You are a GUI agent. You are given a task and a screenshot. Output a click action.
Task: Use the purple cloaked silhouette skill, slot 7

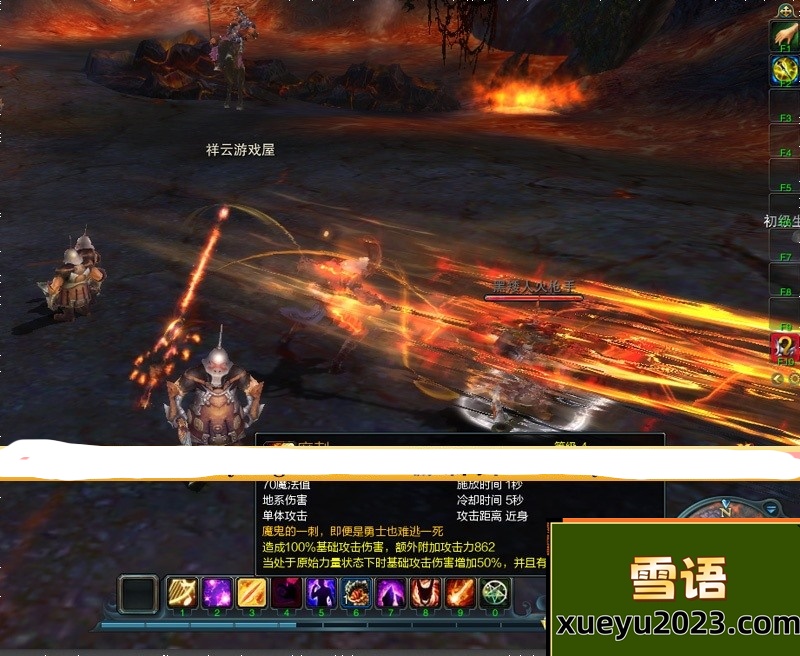click(x=390, y=594)
